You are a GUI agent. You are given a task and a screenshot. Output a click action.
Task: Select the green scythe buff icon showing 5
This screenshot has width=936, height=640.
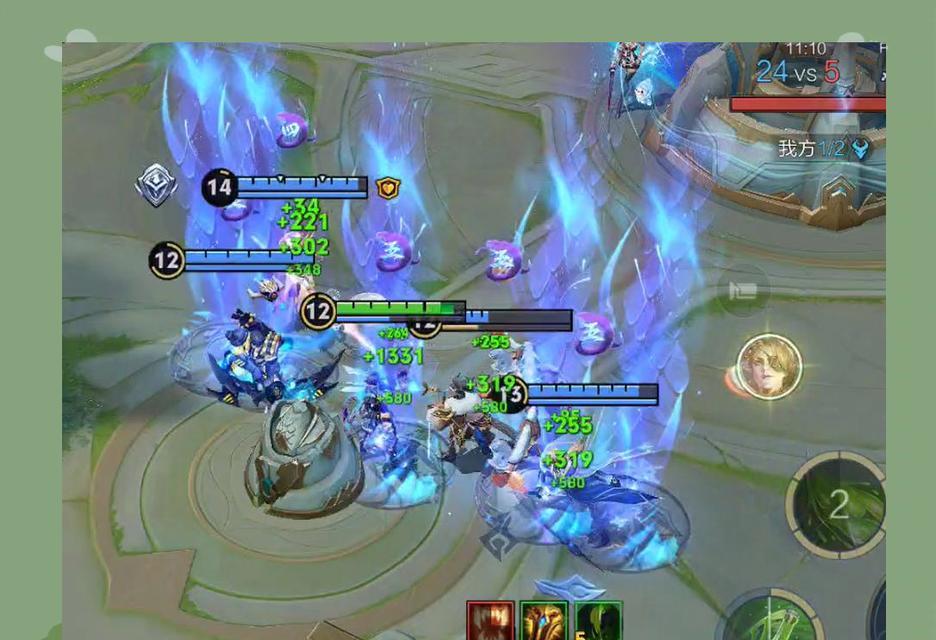pyautogui.click(x=598, y=620)
